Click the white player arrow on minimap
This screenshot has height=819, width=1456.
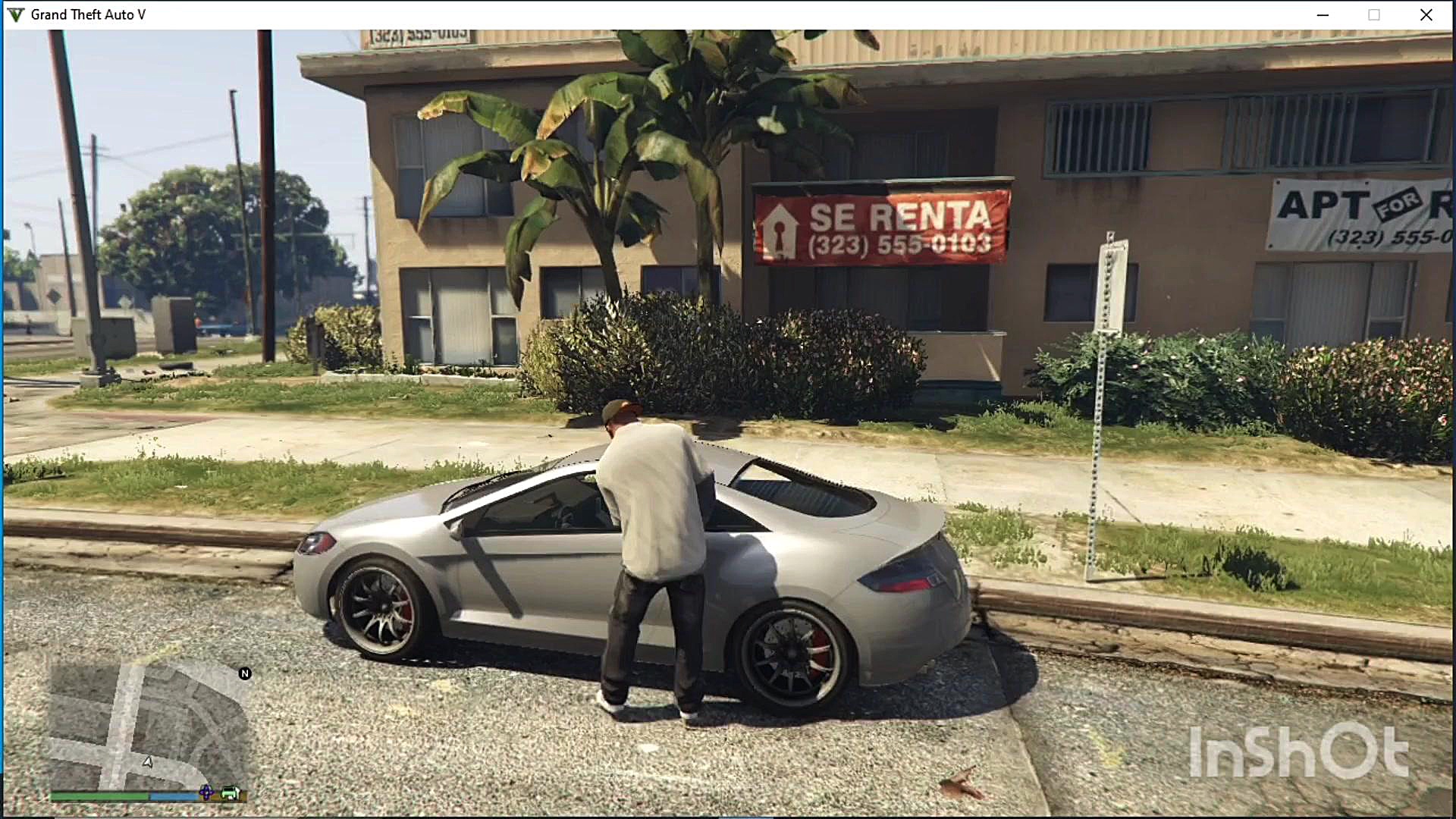coord(148,761)
